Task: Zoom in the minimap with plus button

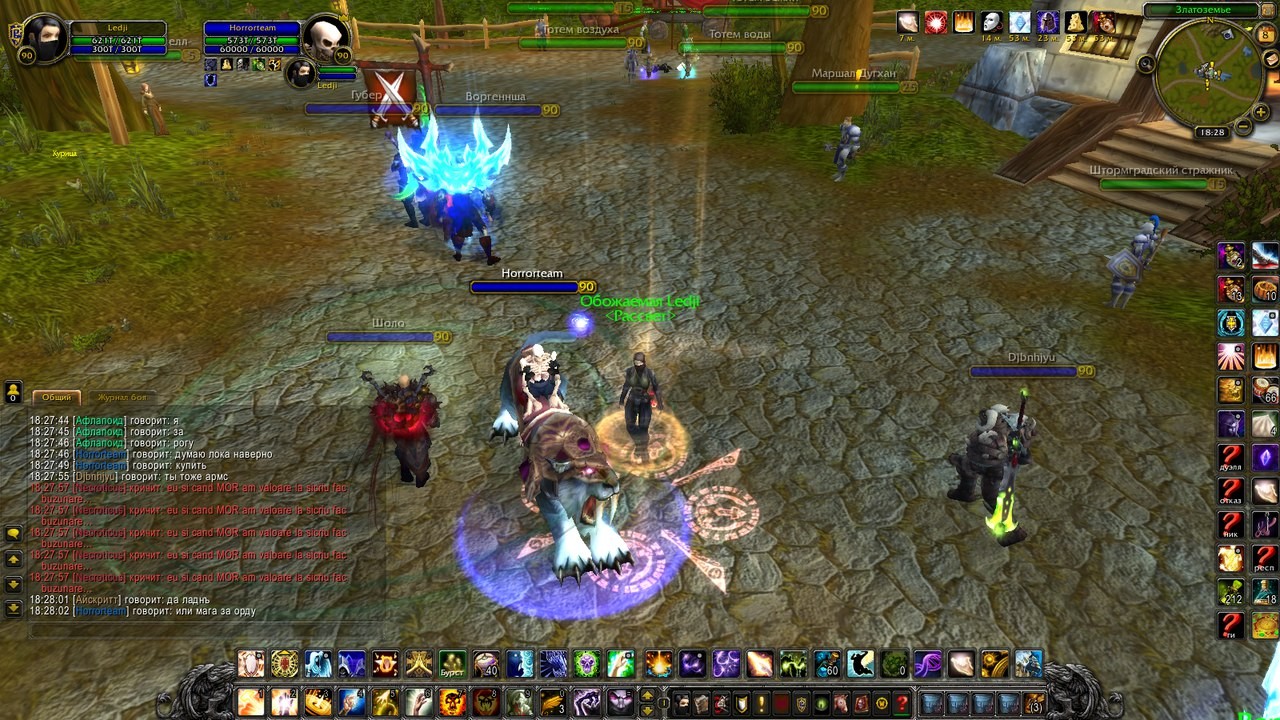Action: 1263,111
